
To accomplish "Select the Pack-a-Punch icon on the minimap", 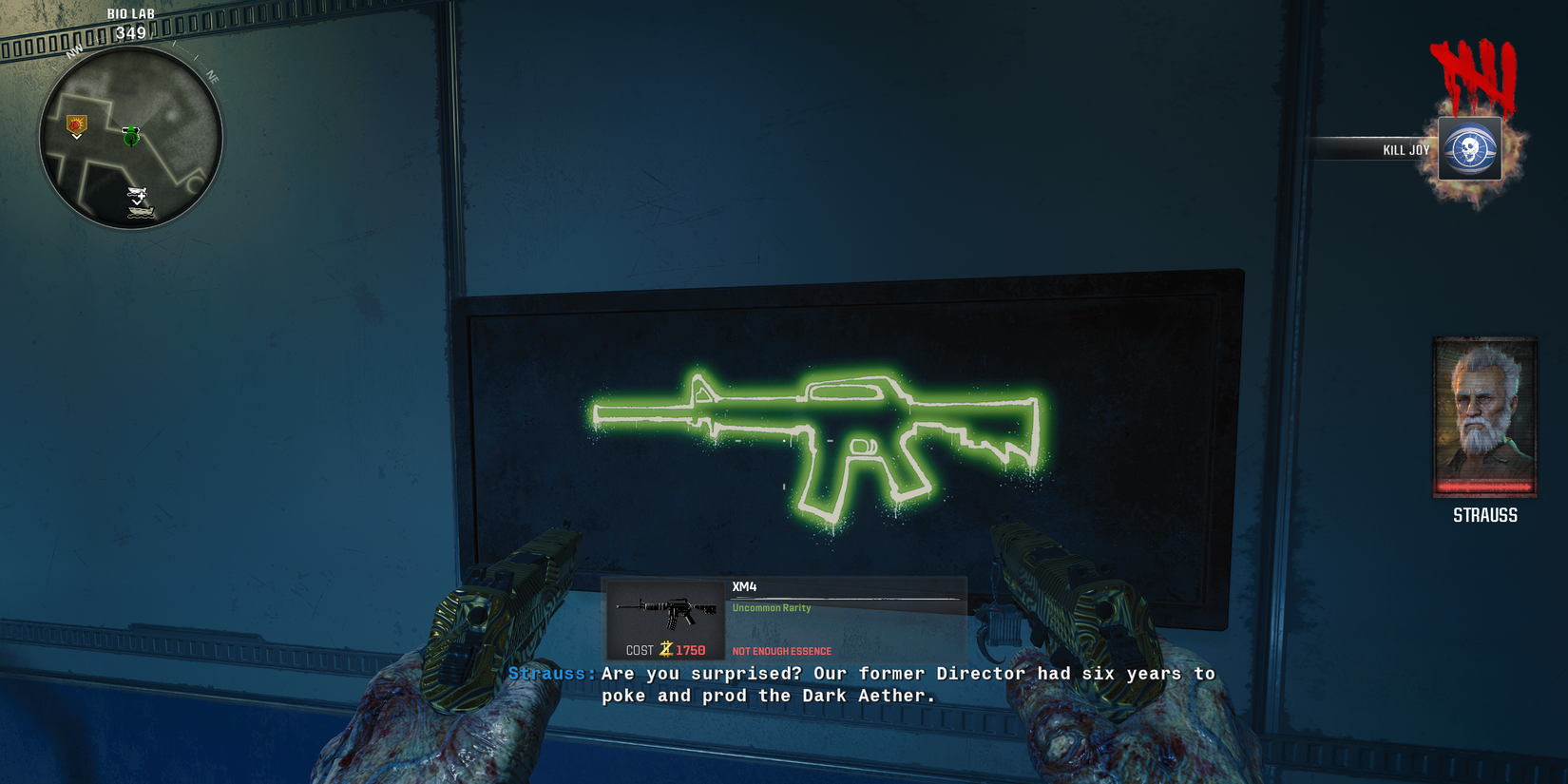I will [x=77, y=124].
